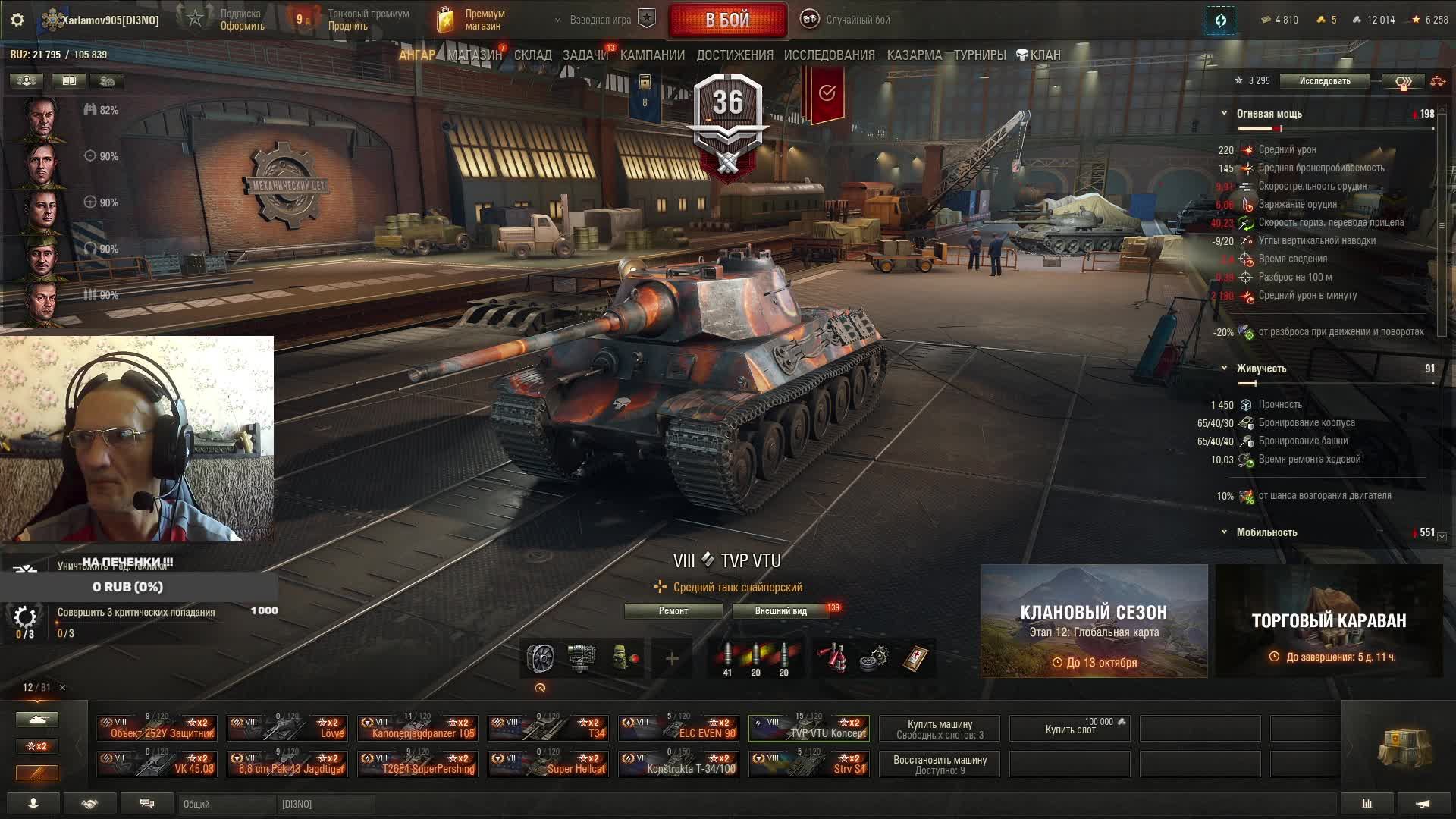The height and width of the screenshot is (819, 1456).
Task: Go to the ЗАДАЧИ tab
Action: point(585,55)
